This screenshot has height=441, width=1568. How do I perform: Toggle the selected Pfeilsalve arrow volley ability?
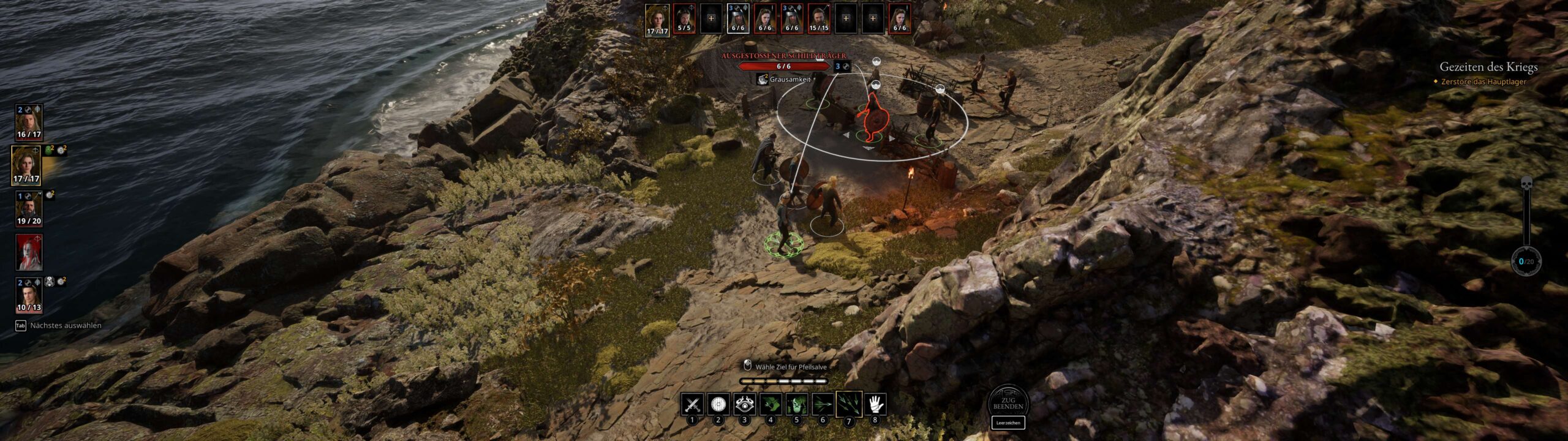coord(849,404)
